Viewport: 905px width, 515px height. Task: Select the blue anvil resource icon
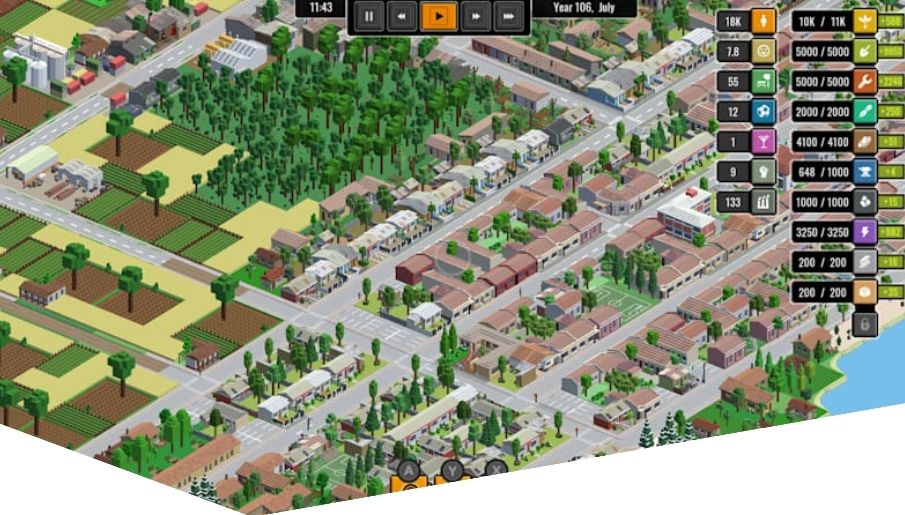[864, 172]
